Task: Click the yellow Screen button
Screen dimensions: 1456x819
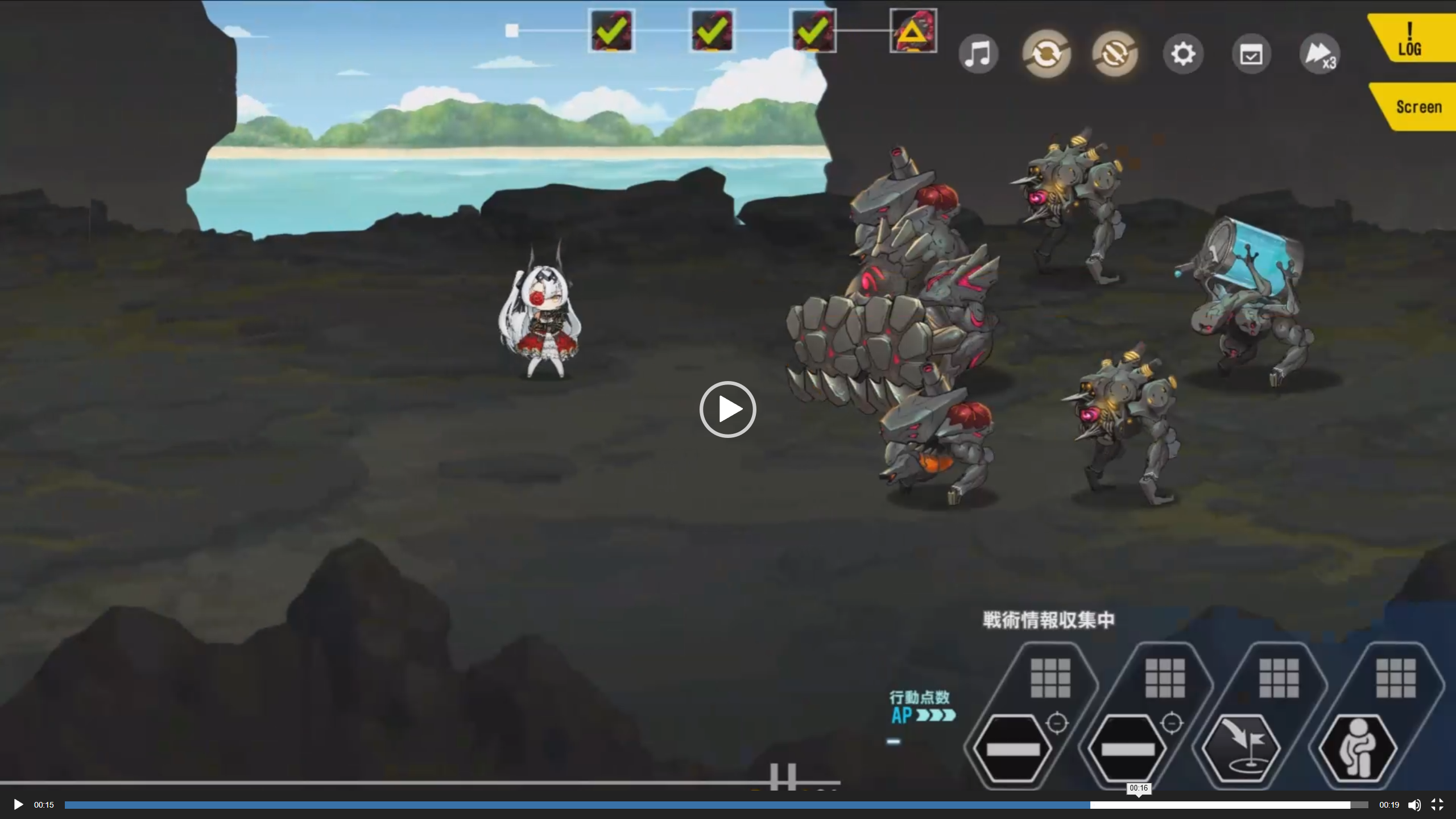Action: [1417, 107]
